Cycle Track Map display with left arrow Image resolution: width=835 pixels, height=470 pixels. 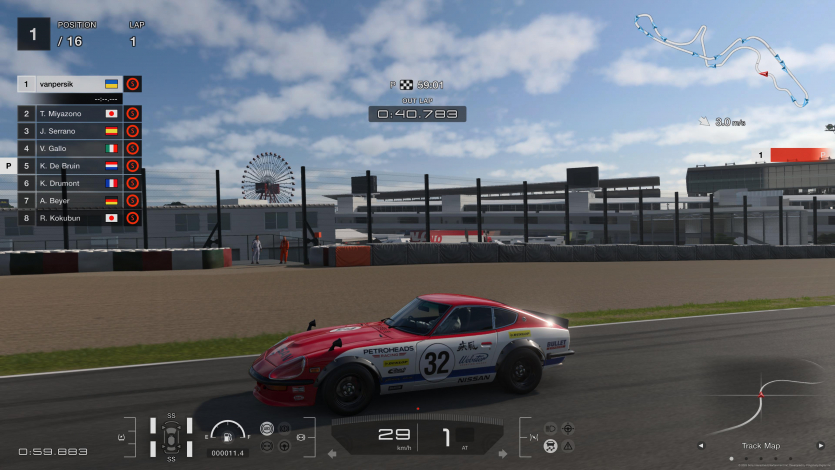[700, 446]
